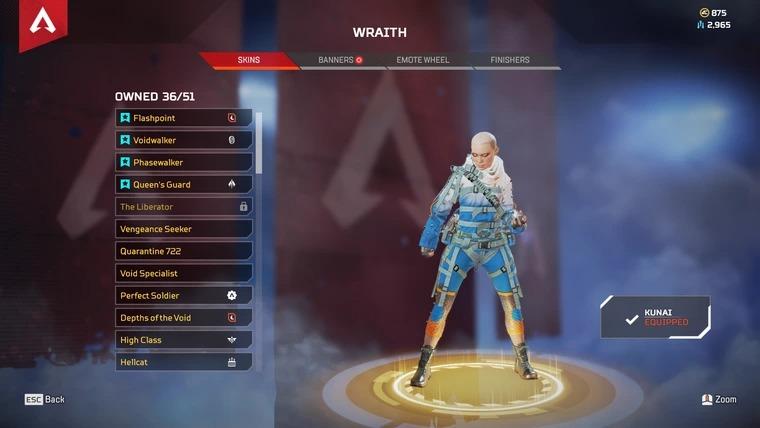Select the High Class skin
The image size is (760, 428).
click(x=184, y=340)
